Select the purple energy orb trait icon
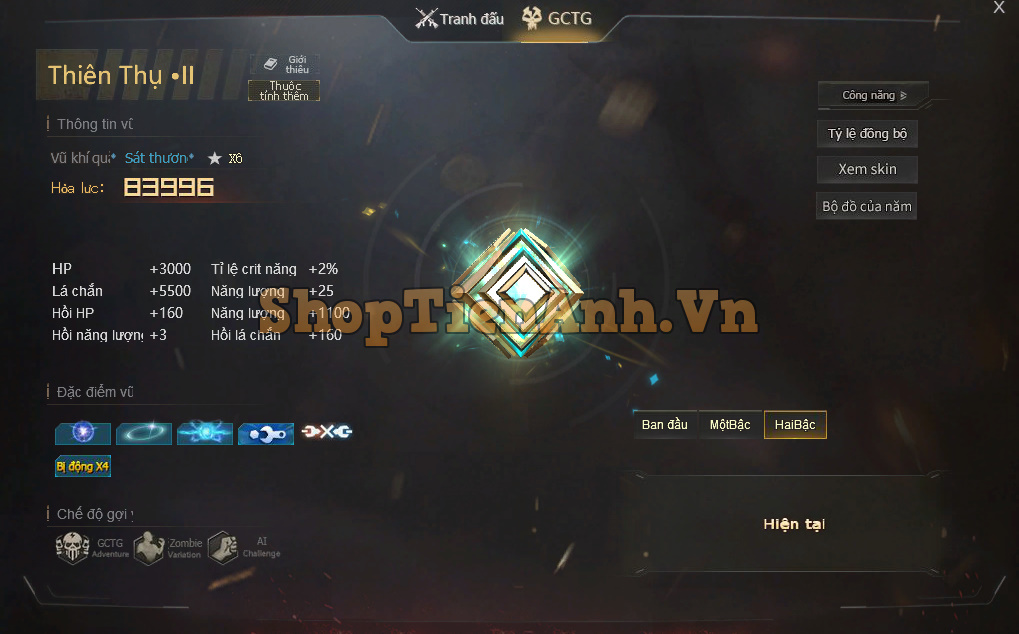 (83, 433)
